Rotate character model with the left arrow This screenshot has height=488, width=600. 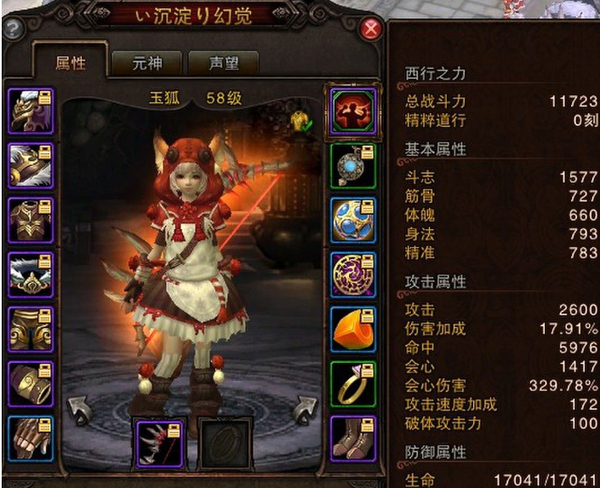coord(79,411)
